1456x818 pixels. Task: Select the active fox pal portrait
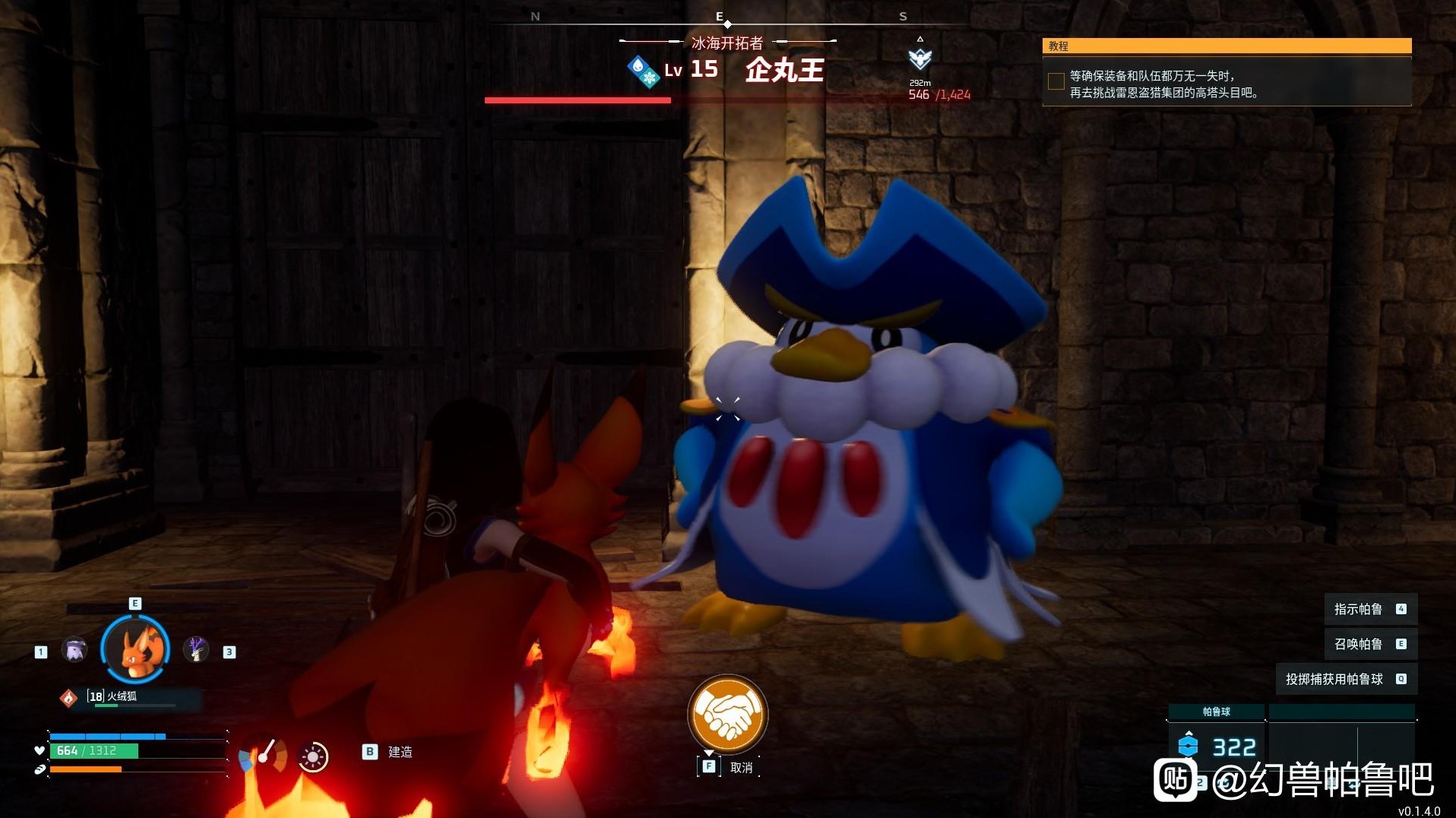click(135, 648)
